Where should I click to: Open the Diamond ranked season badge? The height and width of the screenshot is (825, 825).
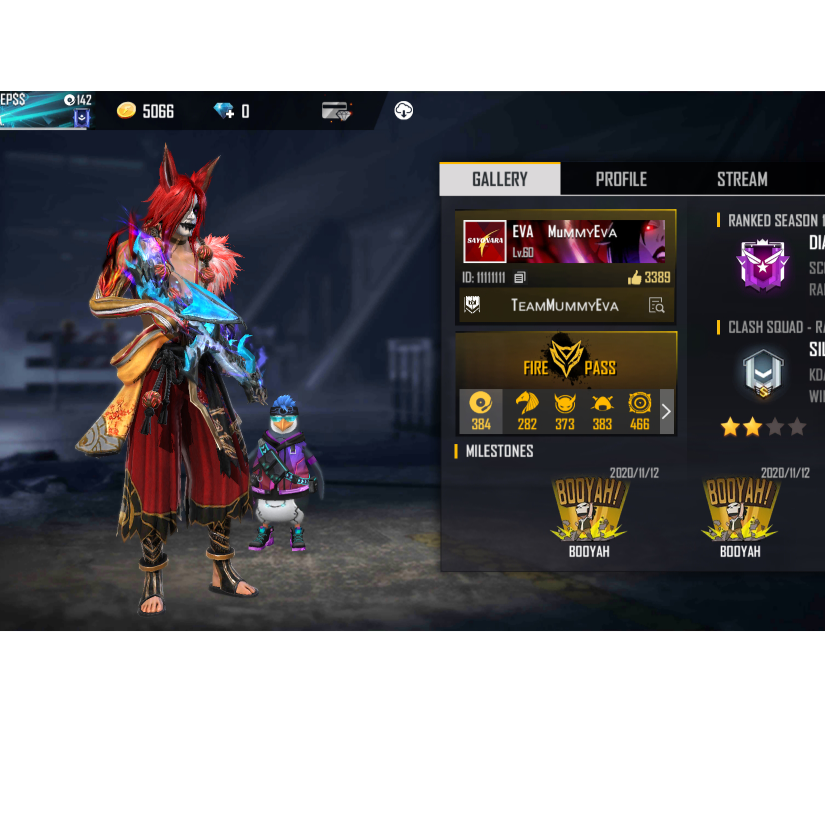pyautogui.click(x=762, y=265)
